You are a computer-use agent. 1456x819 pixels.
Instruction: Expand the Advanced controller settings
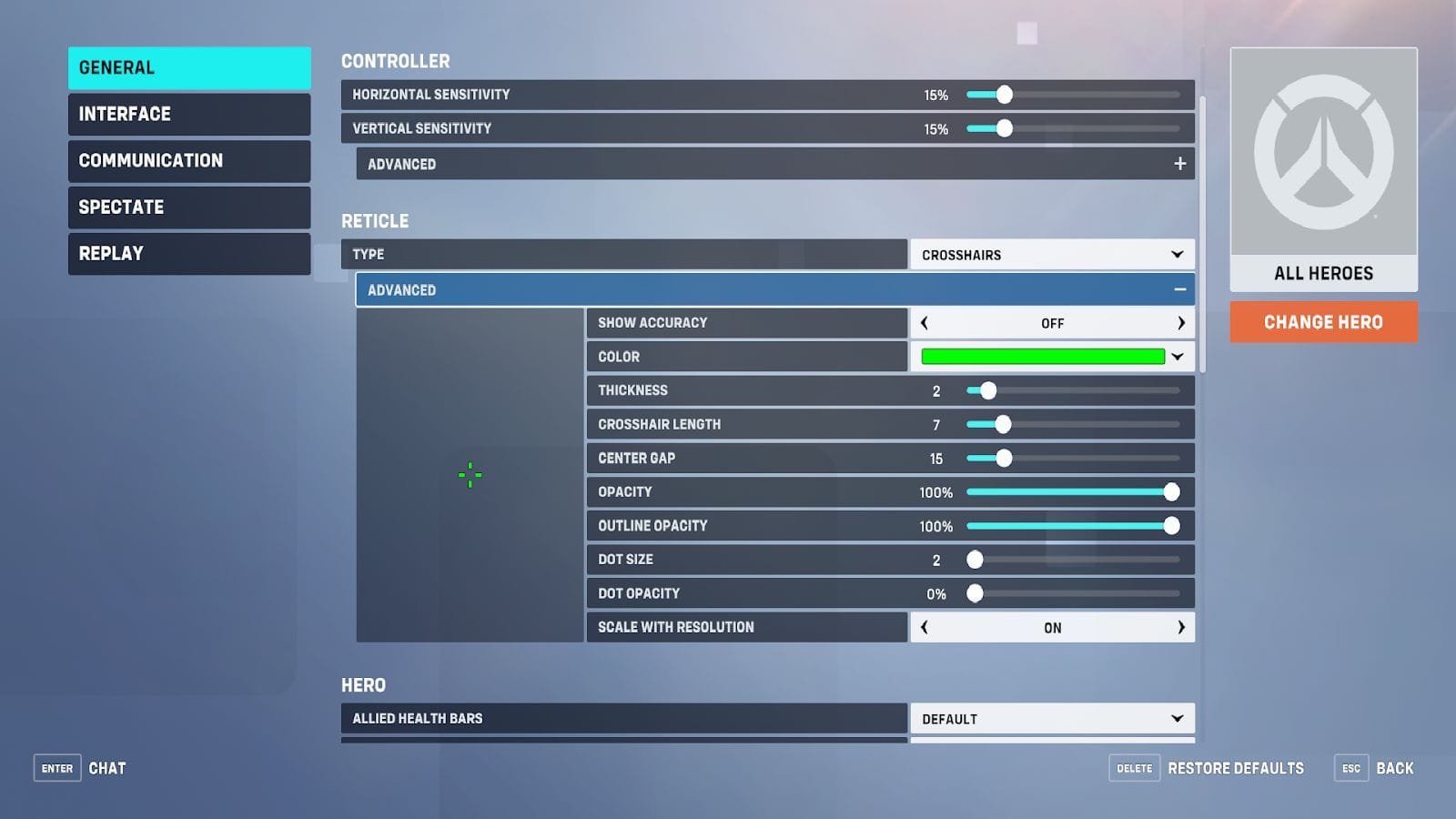coord(1179,164)
